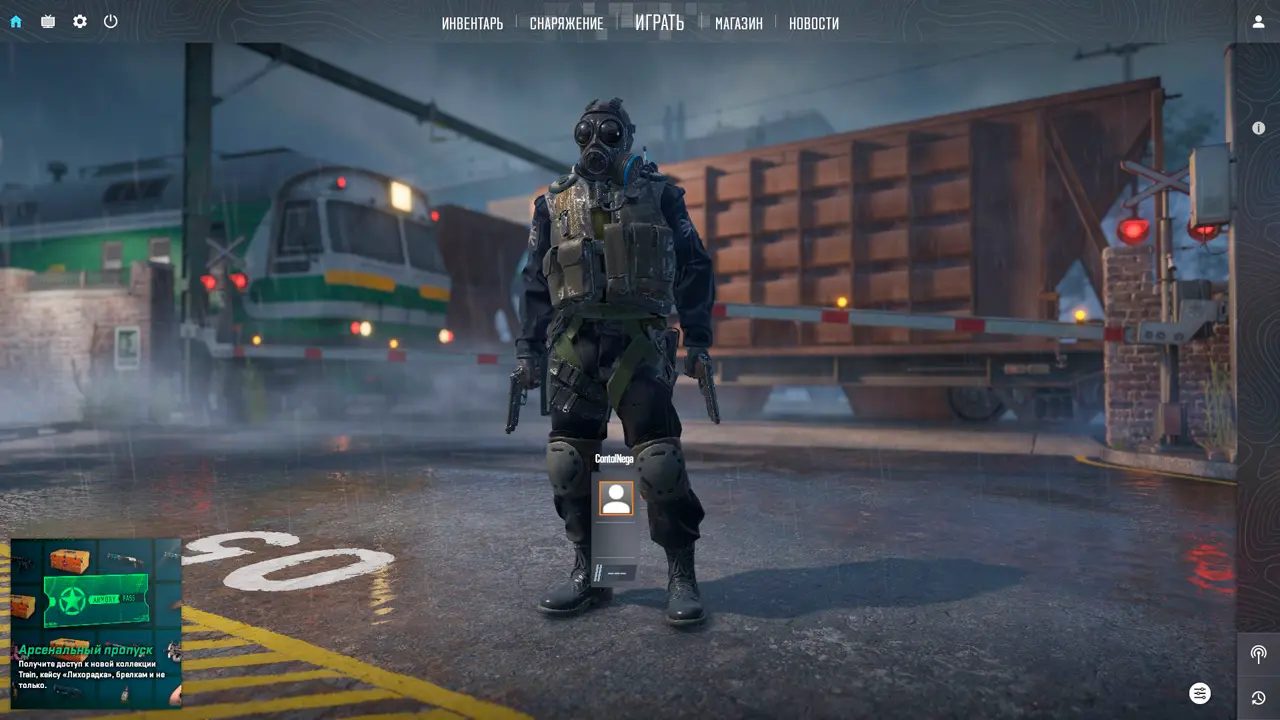
Task: Open the Арсенальный пропуск banner
Action: point(96,623)
